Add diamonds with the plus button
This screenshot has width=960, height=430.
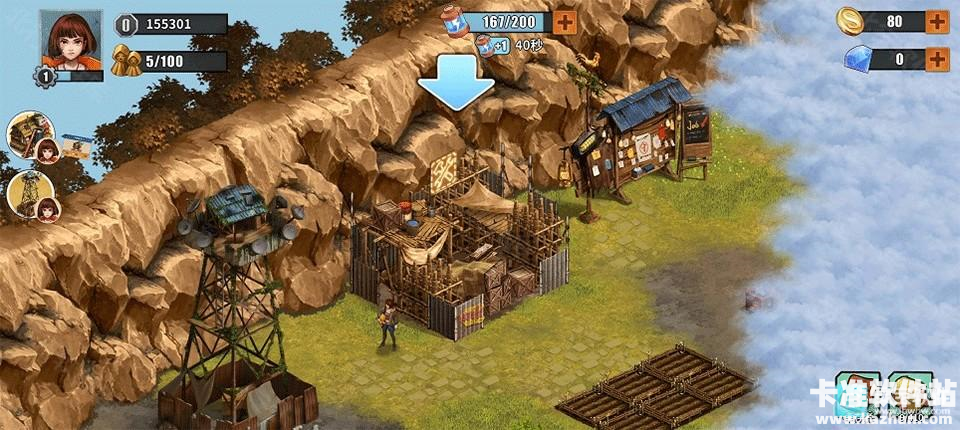click(x=937, y=59)
